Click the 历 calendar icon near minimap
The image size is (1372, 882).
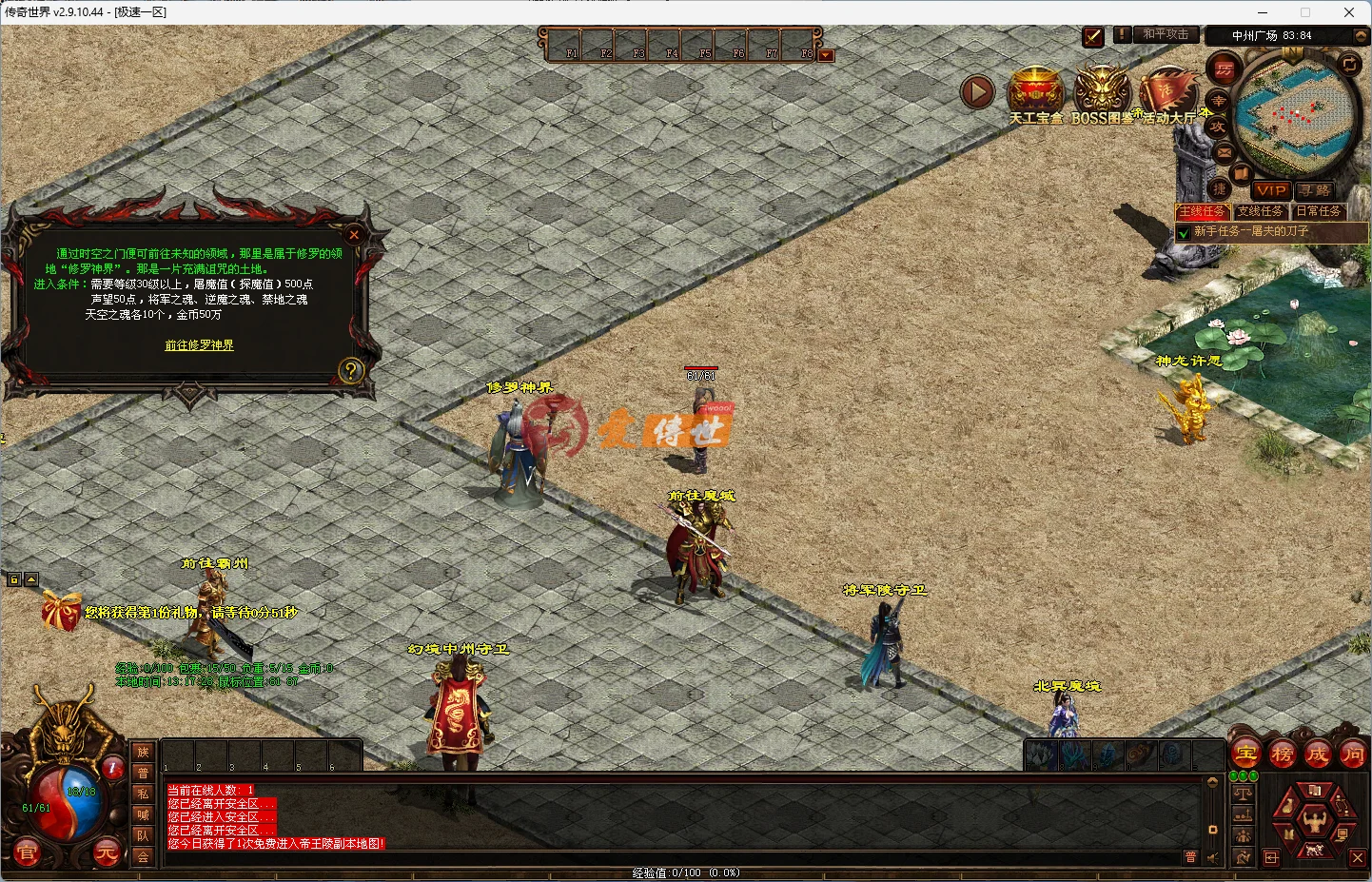[1225, 69]
